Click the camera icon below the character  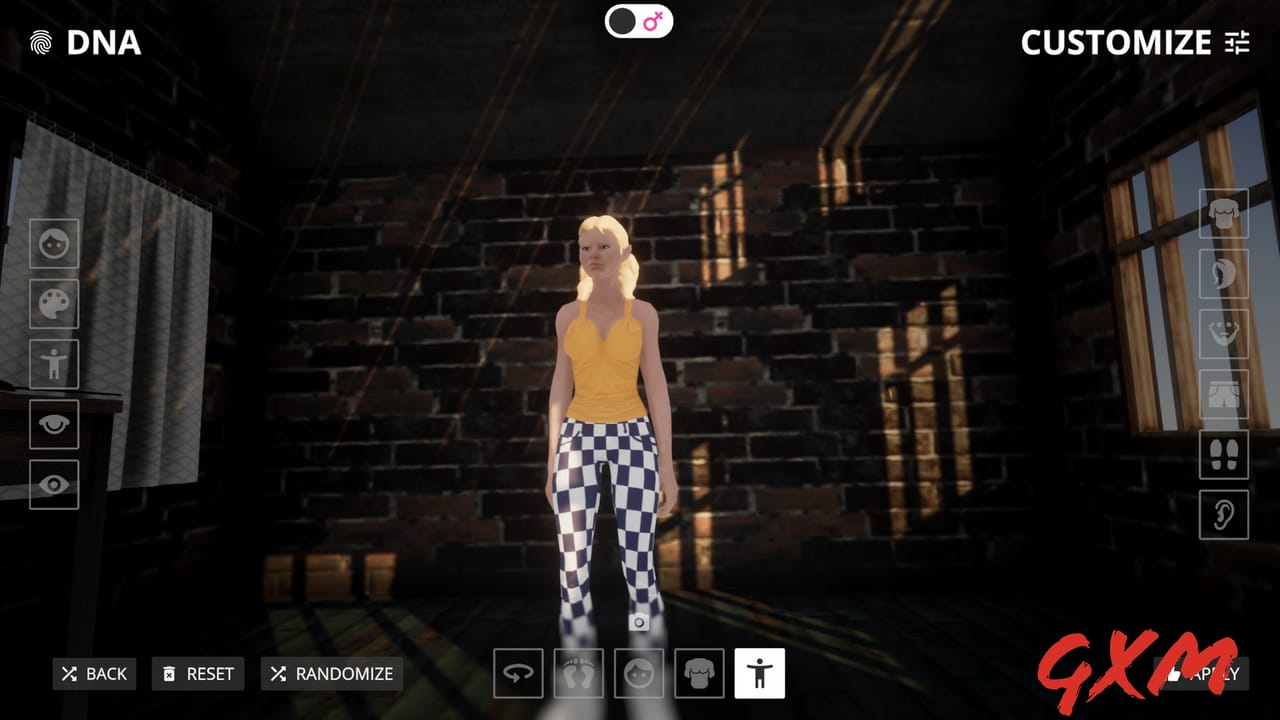(x=640, y=621)
